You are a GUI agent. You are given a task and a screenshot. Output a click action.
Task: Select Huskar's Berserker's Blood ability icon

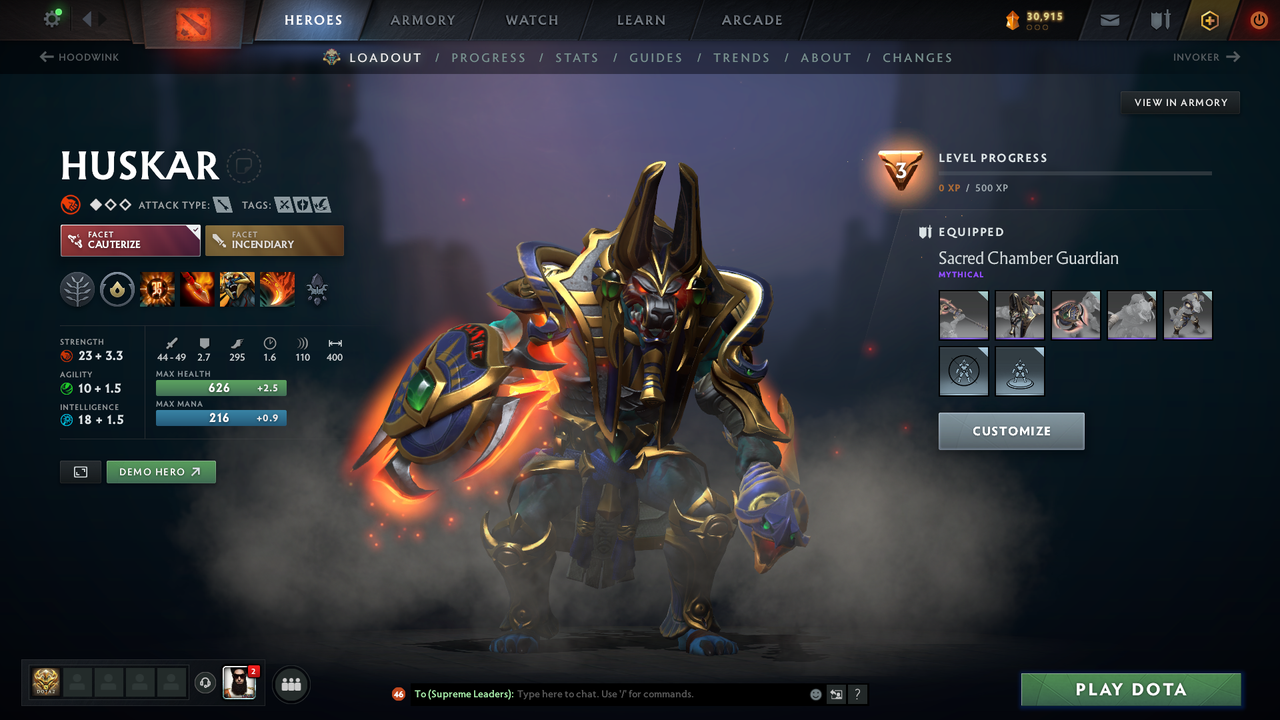coord(237,290)
